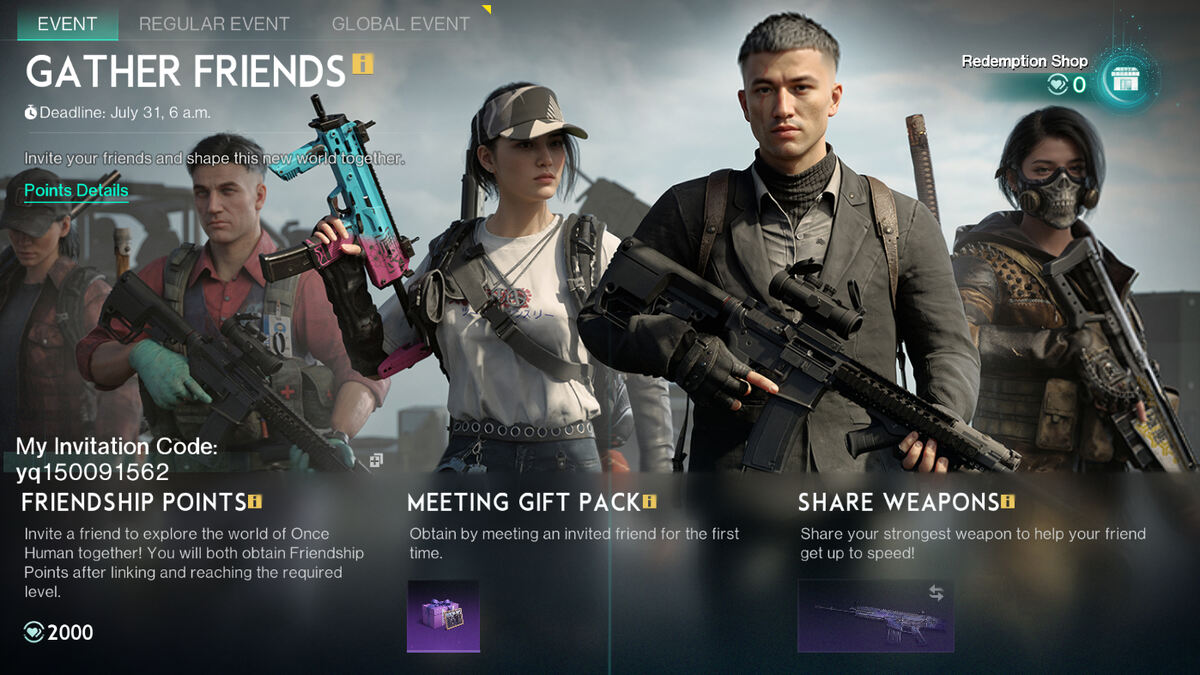Show Share Weapons info
Screen dimensions: 1200x675
tap(1008, 501)
